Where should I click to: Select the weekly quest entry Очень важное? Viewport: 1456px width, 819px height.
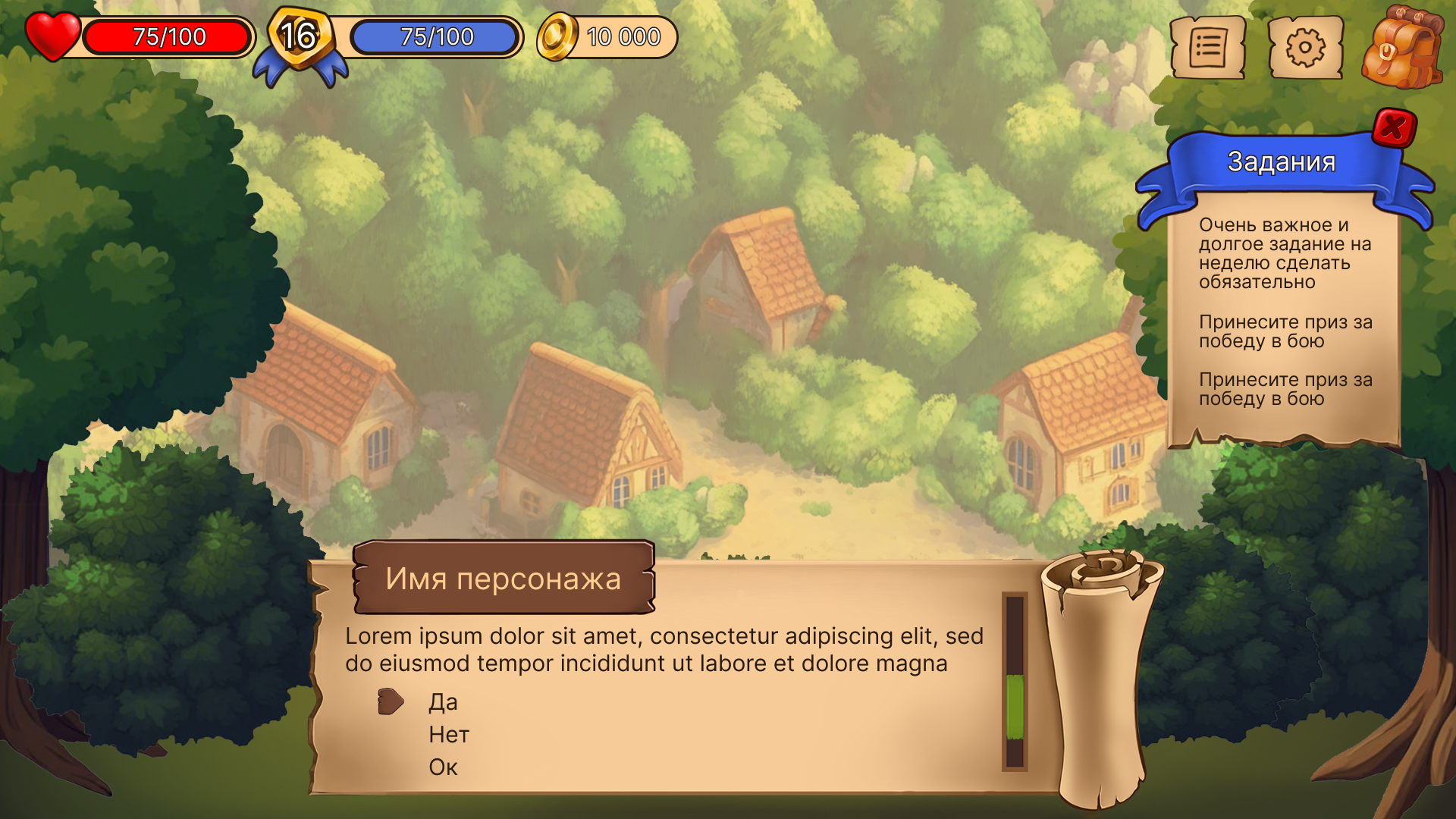coord(1285,253)
